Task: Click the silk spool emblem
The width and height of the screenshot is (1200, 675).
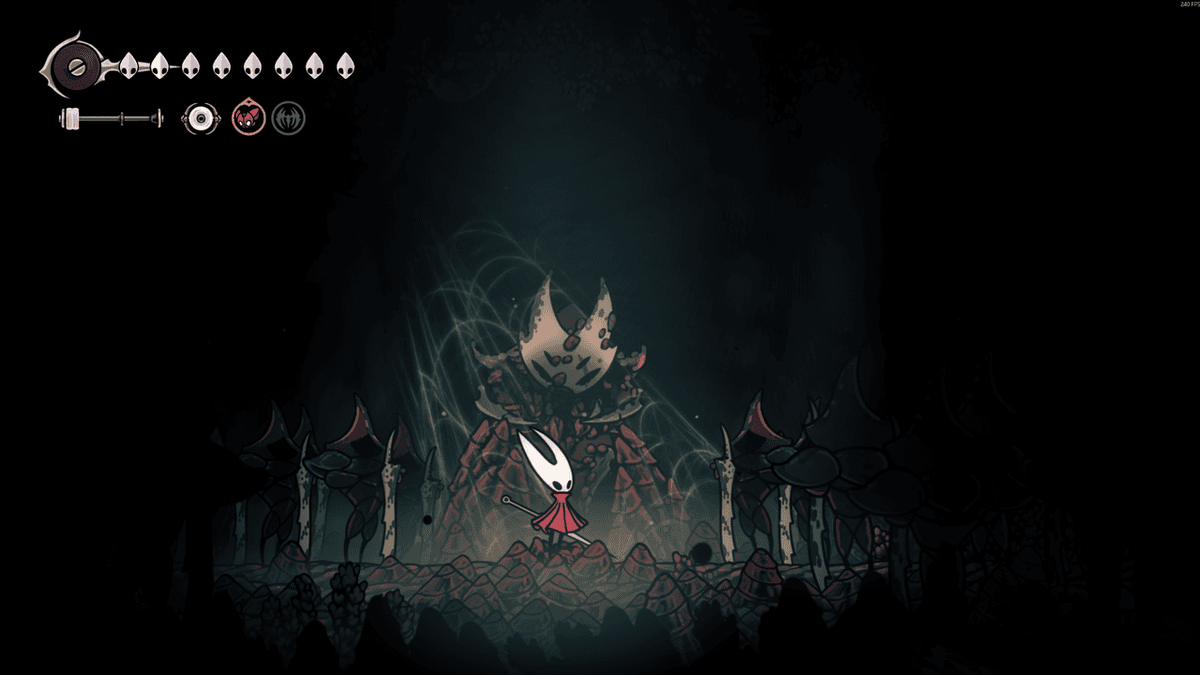Action: click(x=76, y=67)
